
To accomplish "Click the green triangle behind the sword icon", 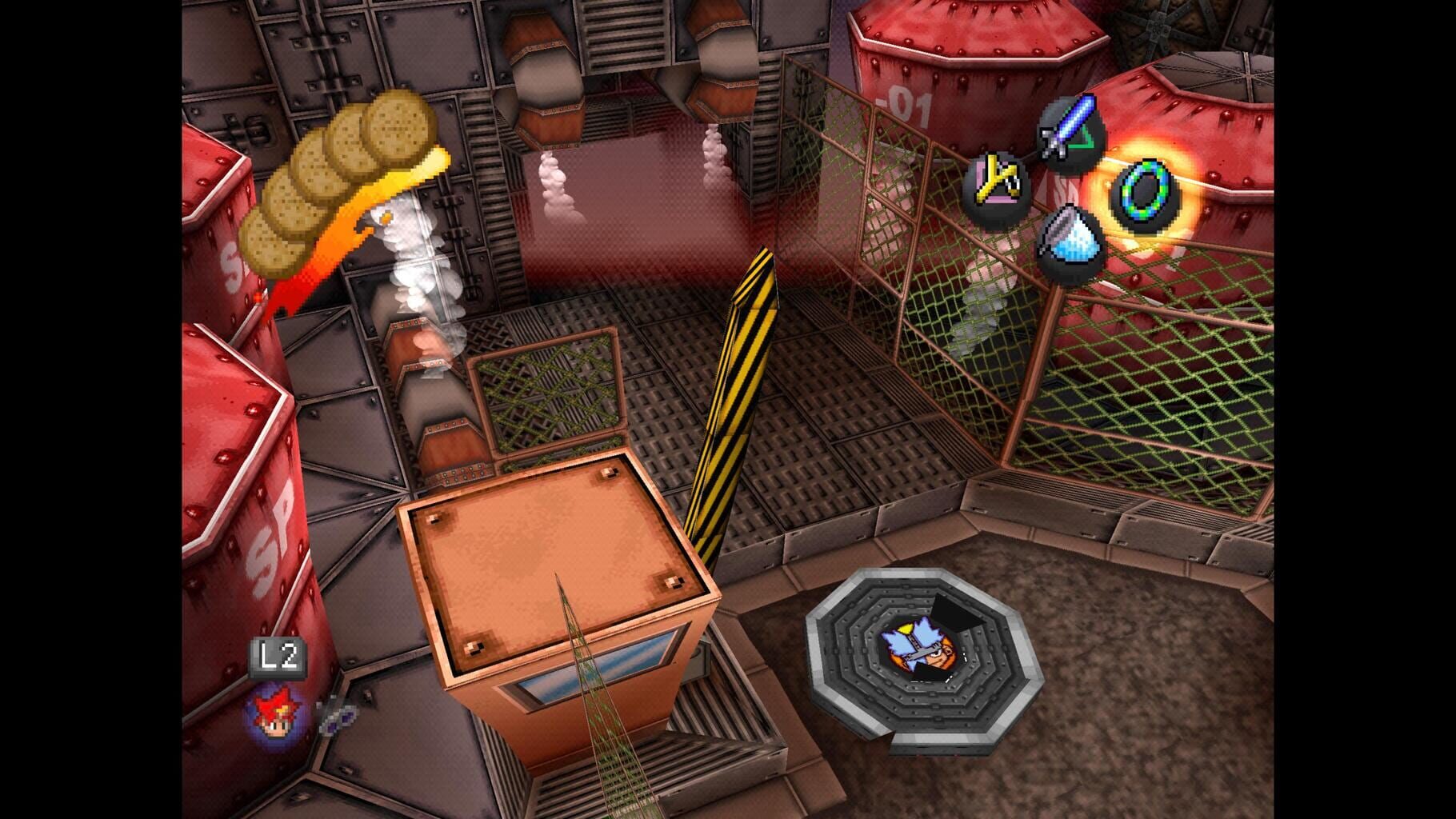I will pyautogui.click(x=1084, y=142).
